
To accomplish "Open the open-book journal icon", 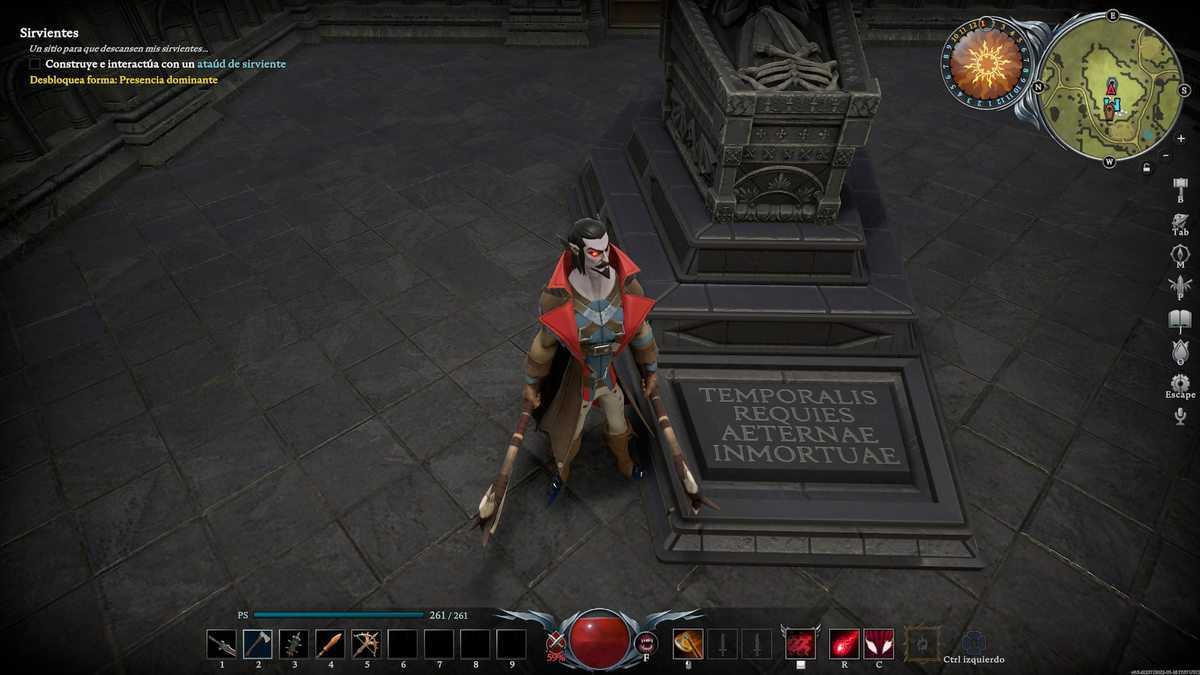I will [1180, 320].
